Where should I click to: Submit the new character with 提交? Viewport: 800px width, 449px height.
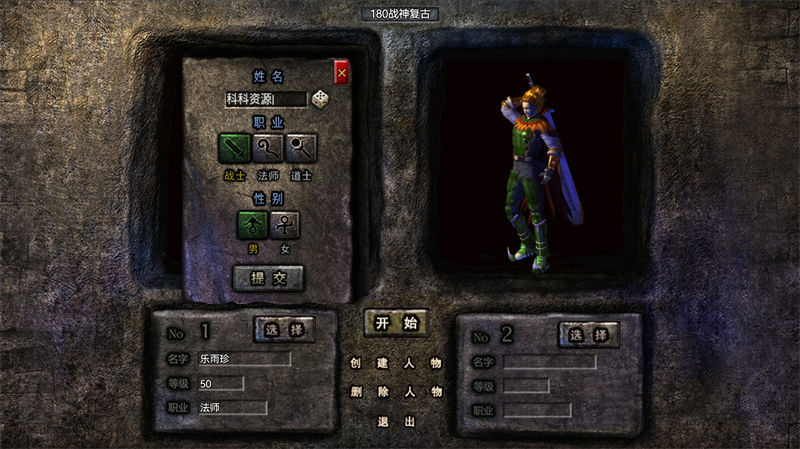(x=268, y=278)
